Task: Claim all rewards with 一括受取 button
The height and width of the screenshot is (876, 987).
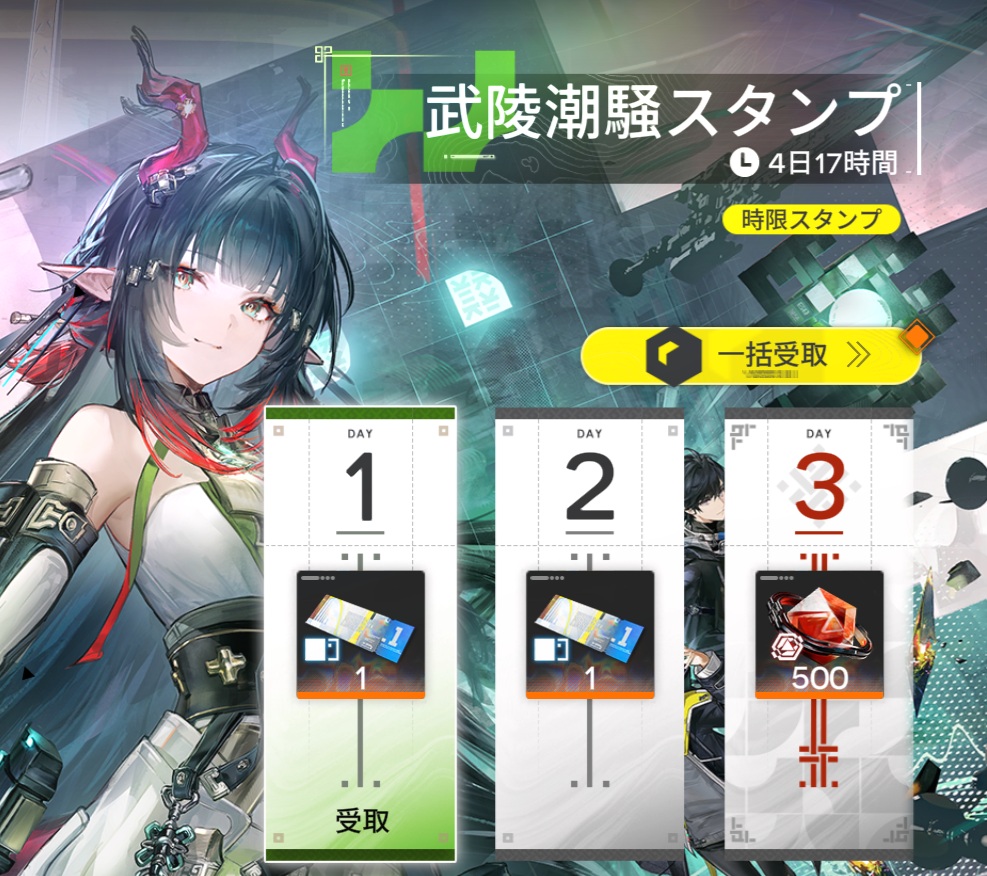Action: click(751, 355)
